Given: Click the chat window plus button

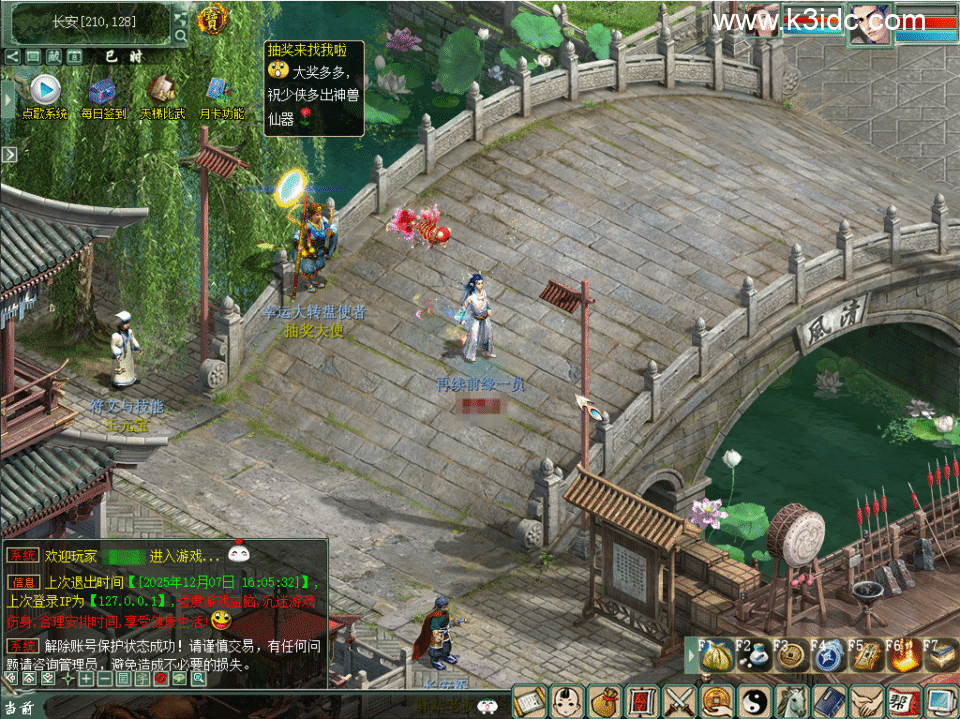Looking at the screenshot, I should pos(87,679).
